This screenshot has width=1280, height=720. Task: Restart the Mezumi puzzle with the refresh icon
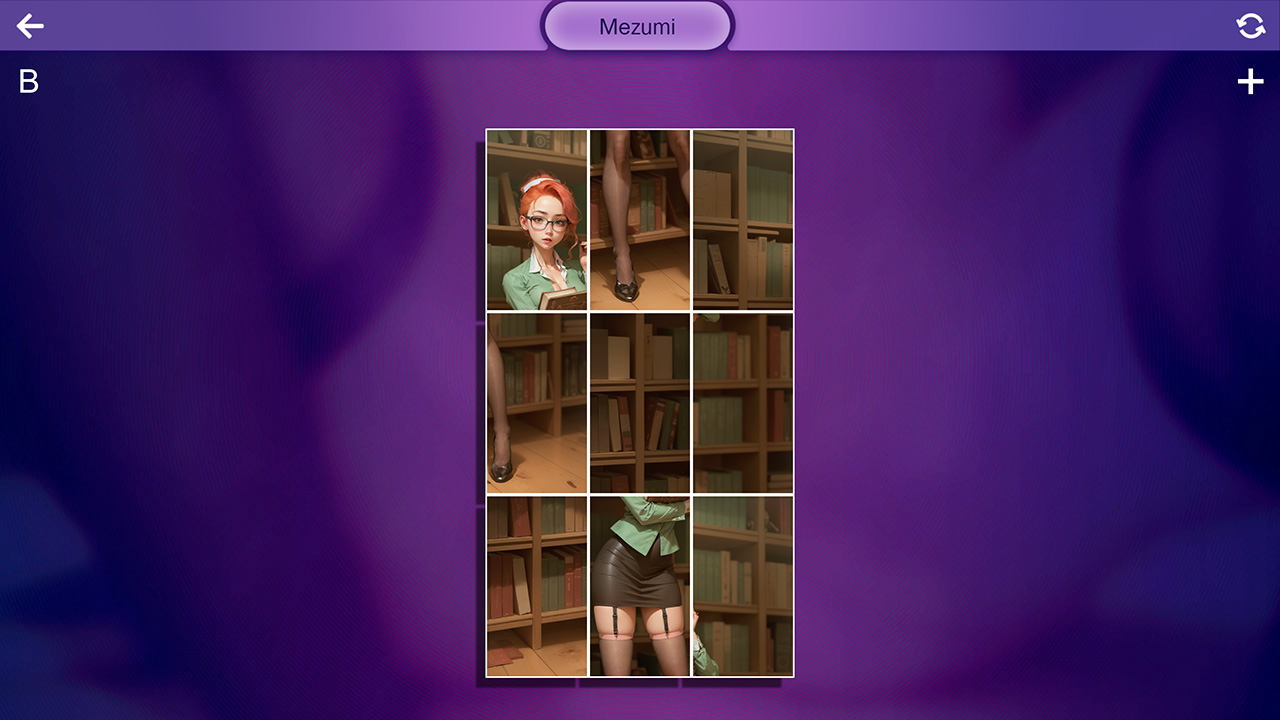(1250, 26)
